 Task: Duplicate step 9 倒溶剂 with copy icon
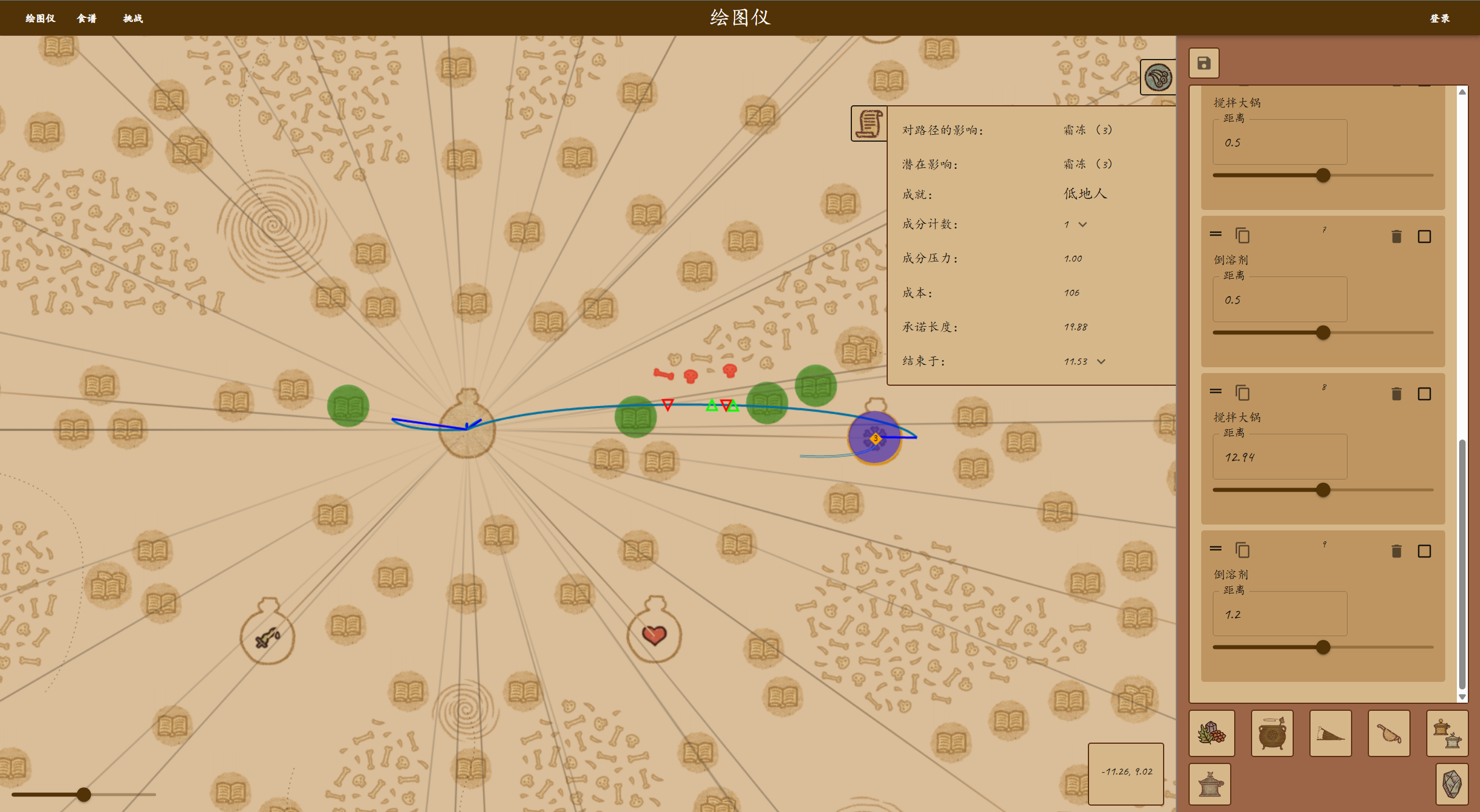[x=1242, y=550]
